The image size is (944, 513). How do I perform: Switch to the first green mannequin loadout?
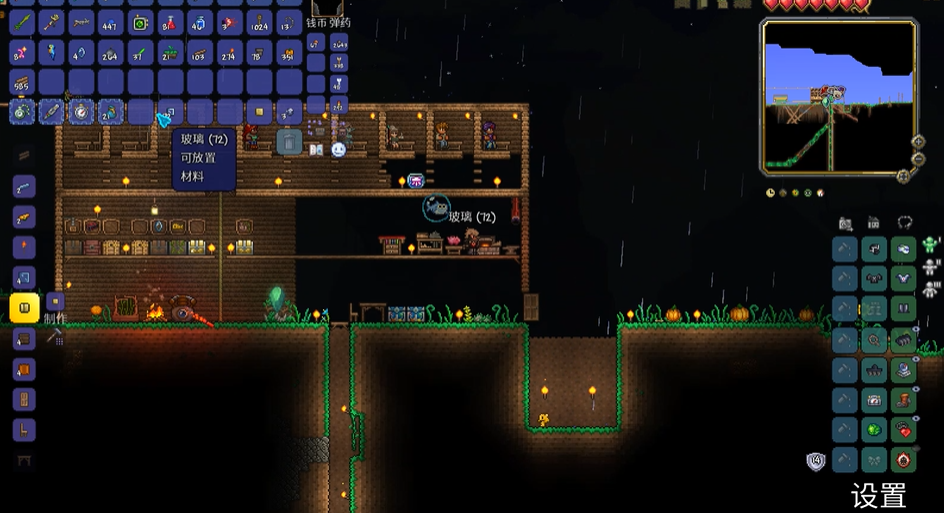pyautogui.click(x=931, y=244)
